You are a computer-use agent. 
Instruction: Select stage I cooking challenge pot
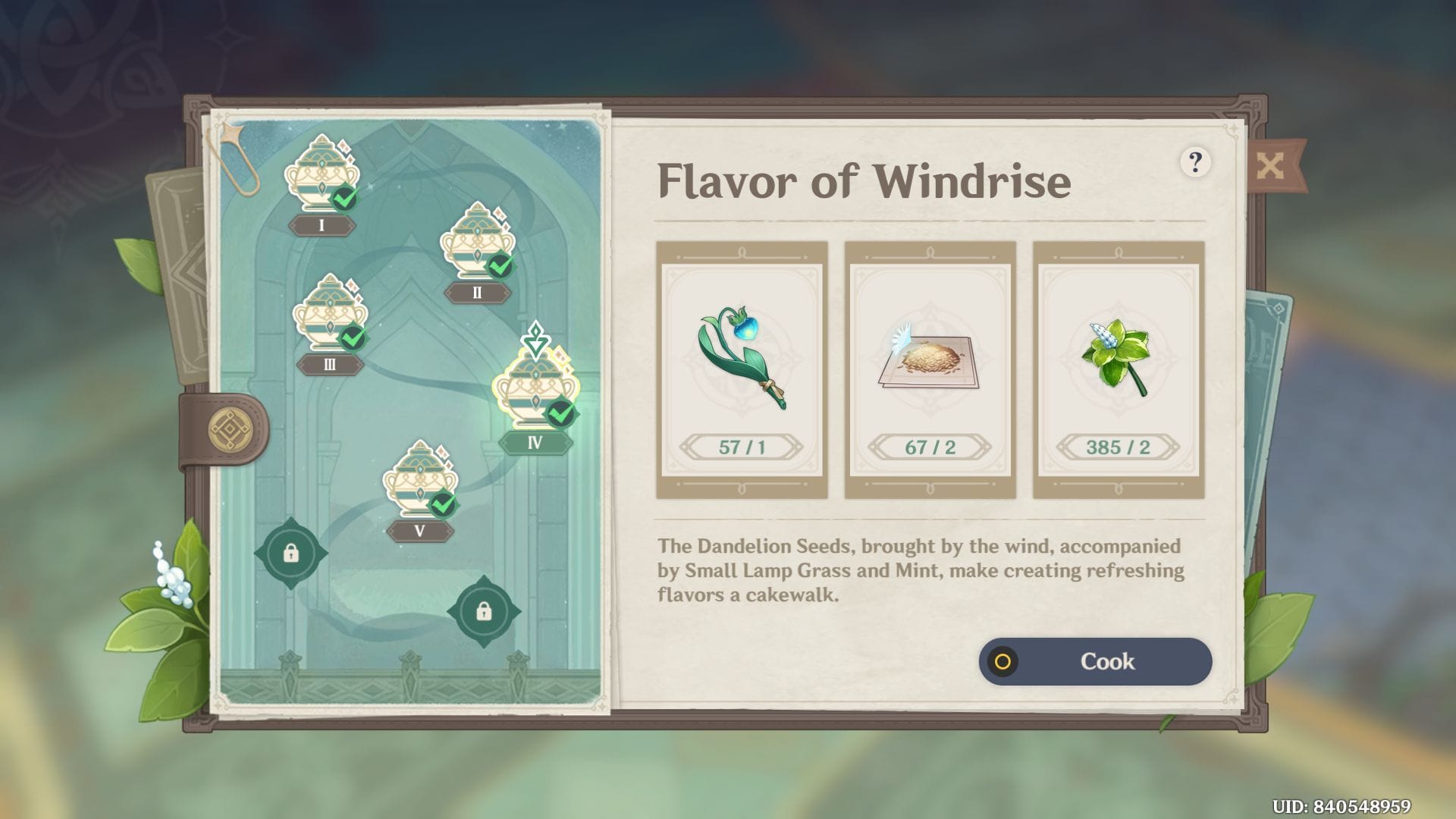pos(322,174)
